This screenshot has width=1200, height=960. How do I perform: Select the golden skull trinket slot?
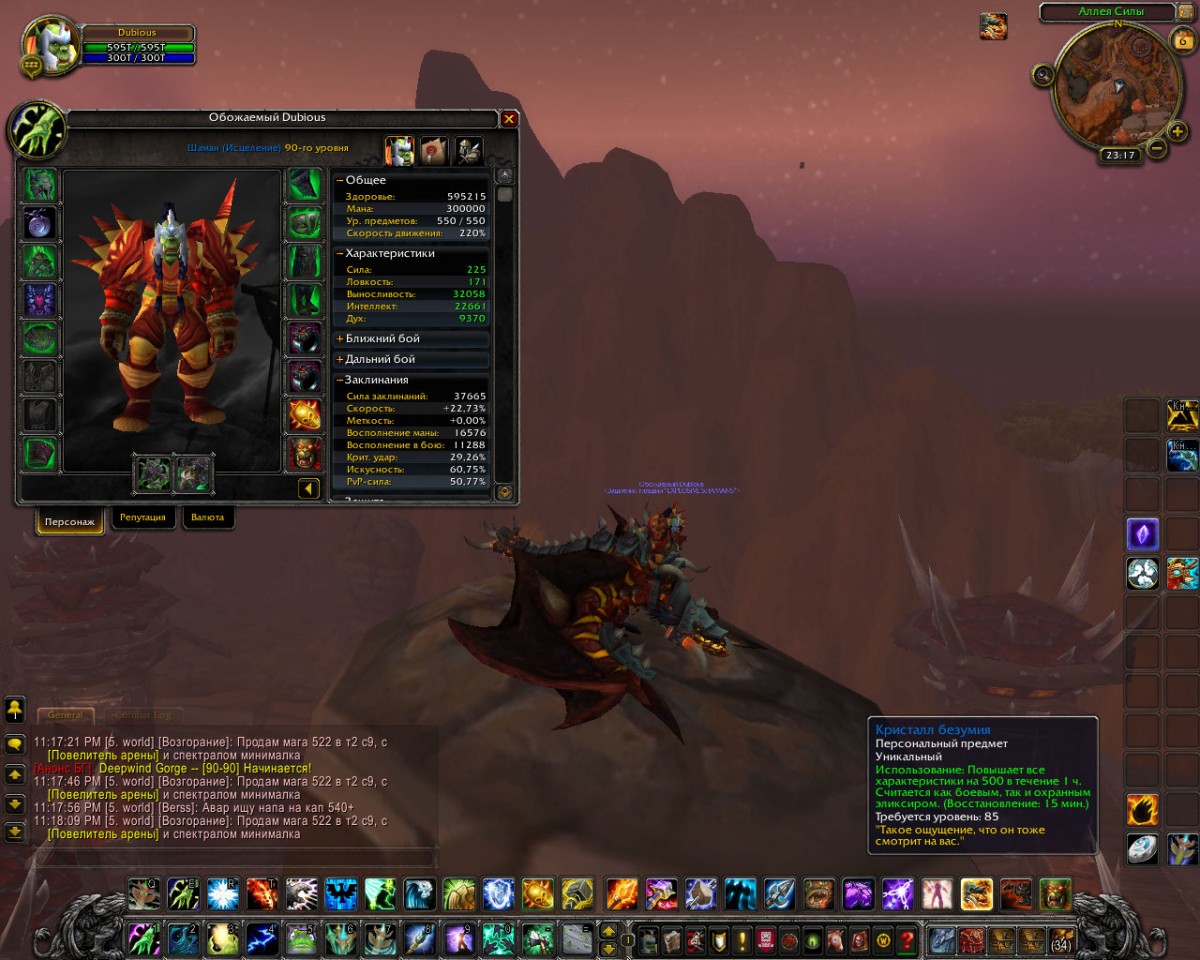304,415
